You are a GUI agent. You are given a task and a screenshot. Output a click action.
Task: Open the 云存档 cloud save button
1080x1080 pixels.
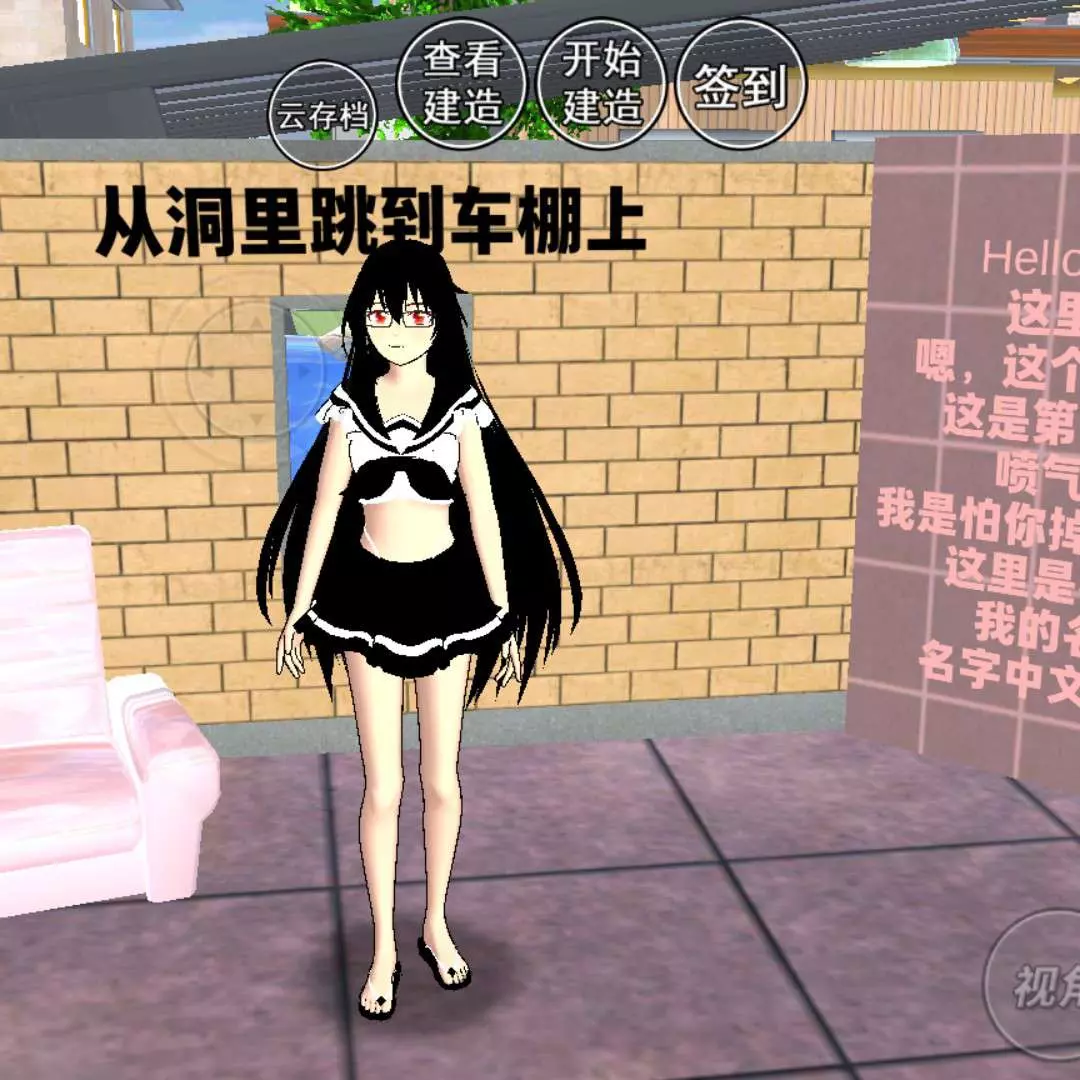coord(323,115)
